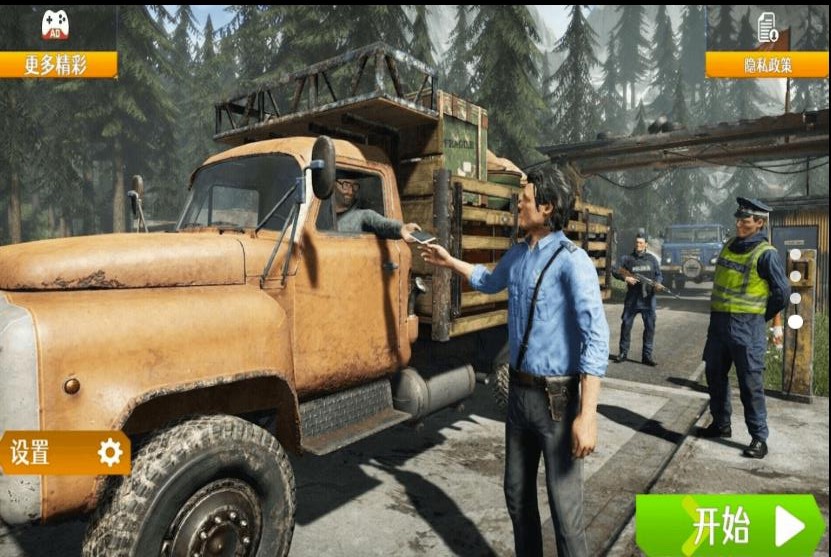The width and height of the screenshot is (831, 557).
Task: Click the gamepad AD icon
Action: (x=55, y=25)
